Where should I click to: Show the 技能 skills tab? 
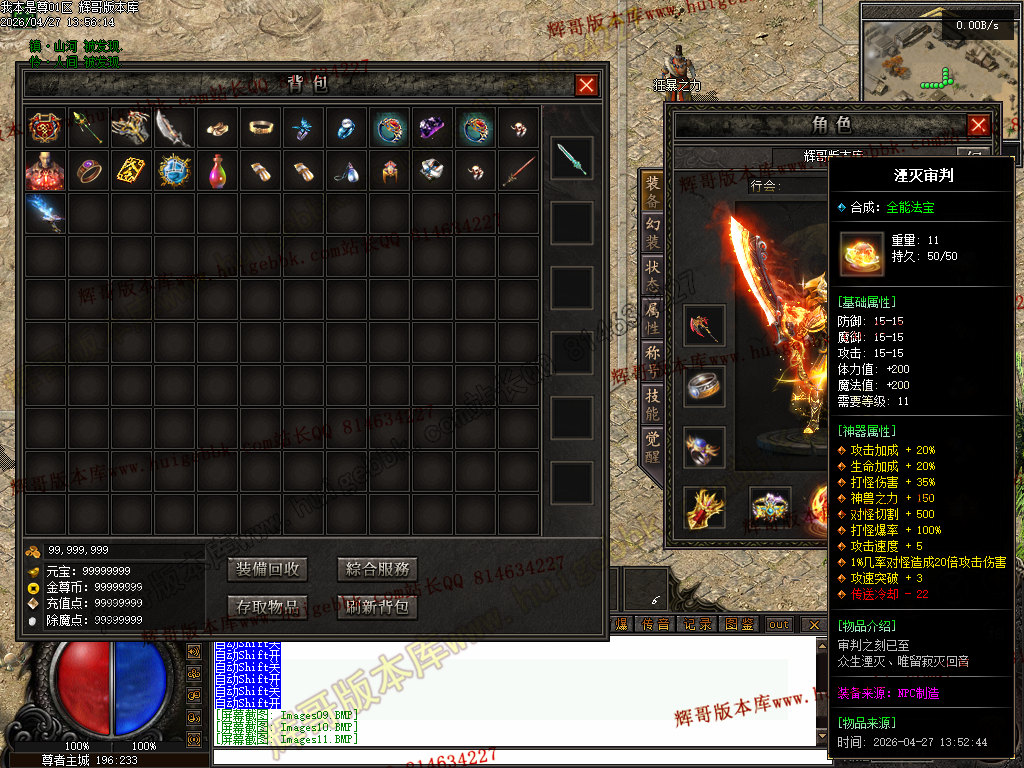pyautogui.click(x=652, y=403)
